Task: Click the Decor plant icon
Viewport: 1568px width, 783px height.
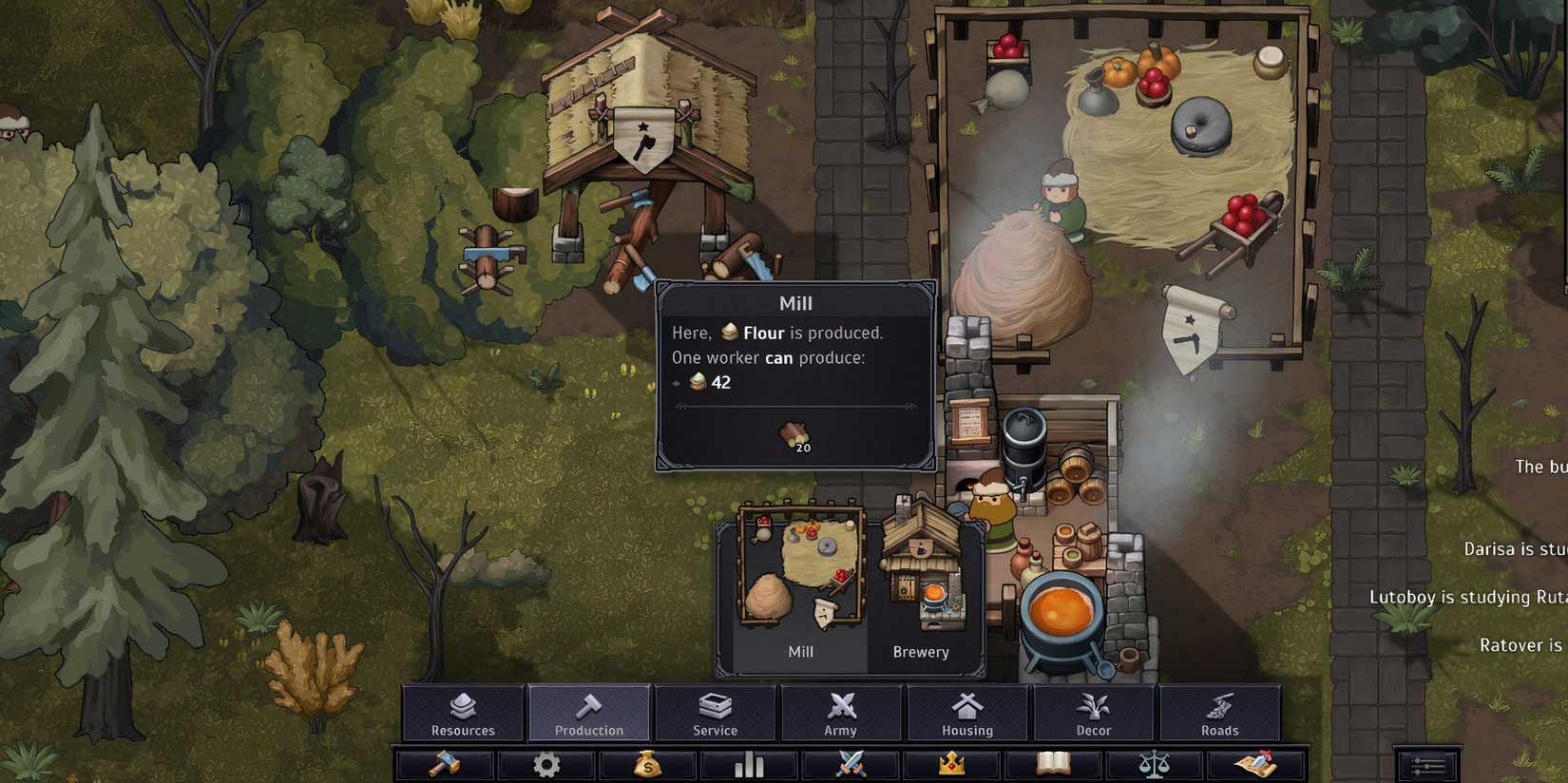Action: (1094, 711)
